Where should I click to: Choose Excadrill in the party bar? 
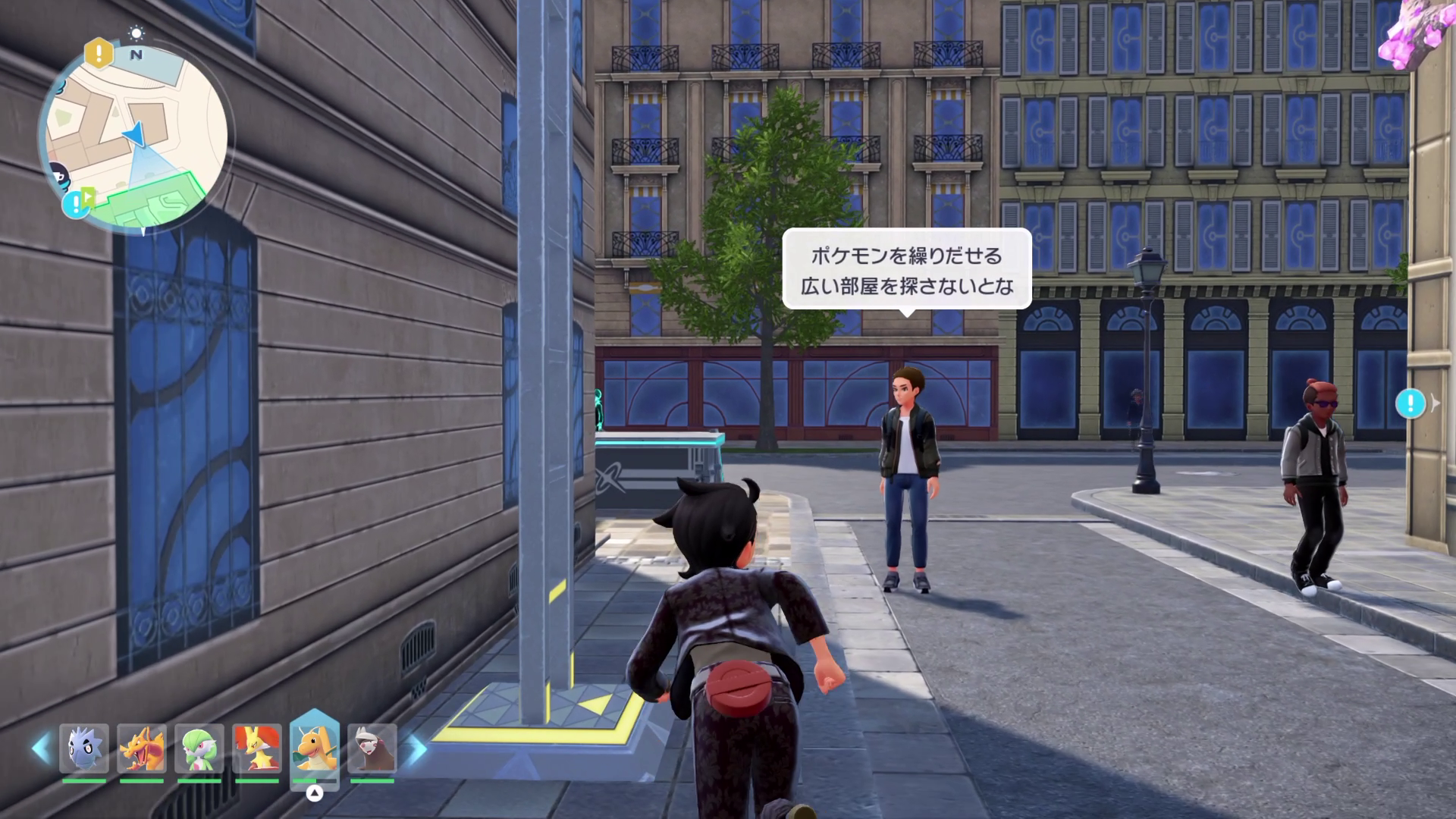[372, 748]
